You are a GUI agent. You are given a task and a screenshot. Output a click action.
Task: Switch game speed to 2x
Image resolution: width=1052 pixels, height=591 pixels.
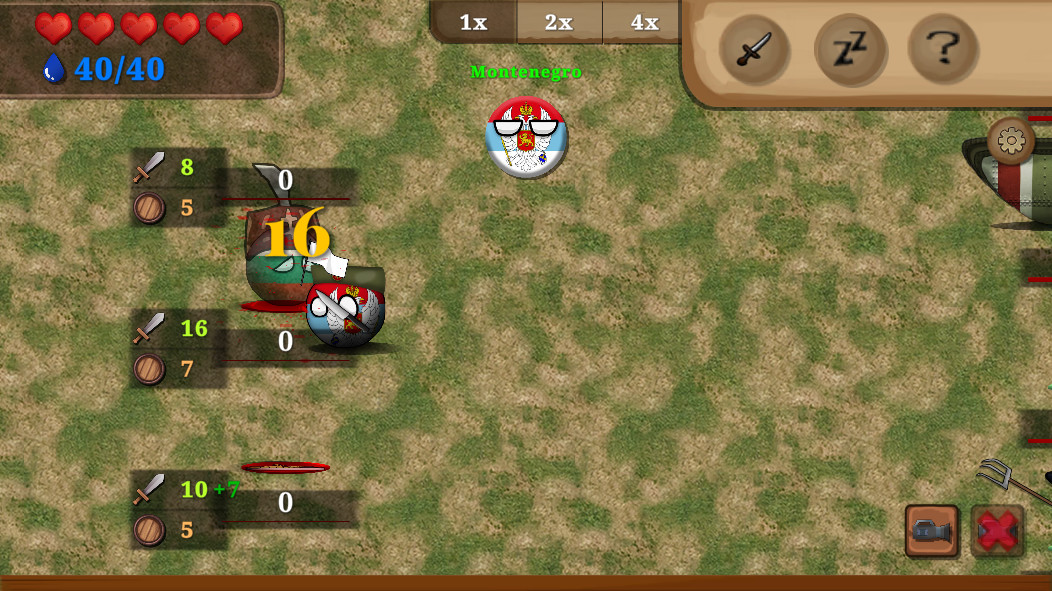coord(559,22)
